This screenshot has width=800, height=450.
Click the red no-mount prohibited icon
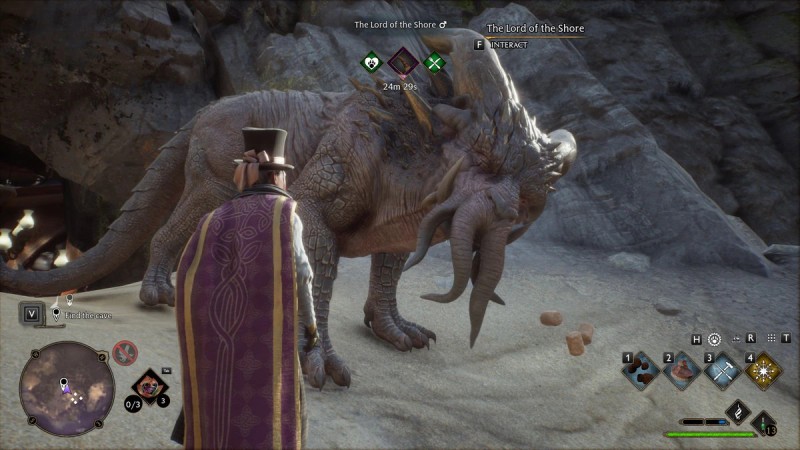click(125, 351)
